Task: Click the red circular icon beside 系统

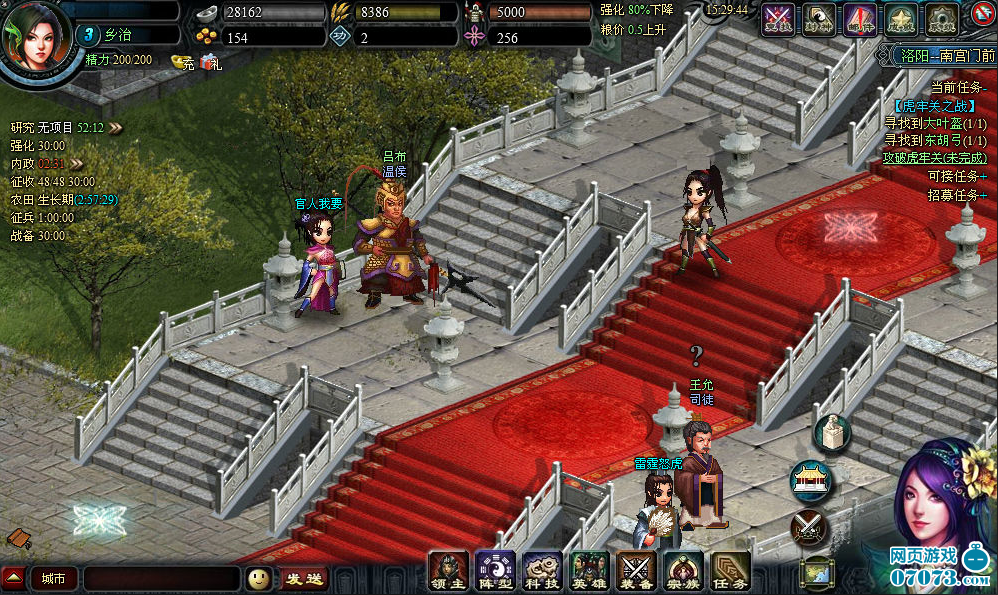Action: coord(982,15)
